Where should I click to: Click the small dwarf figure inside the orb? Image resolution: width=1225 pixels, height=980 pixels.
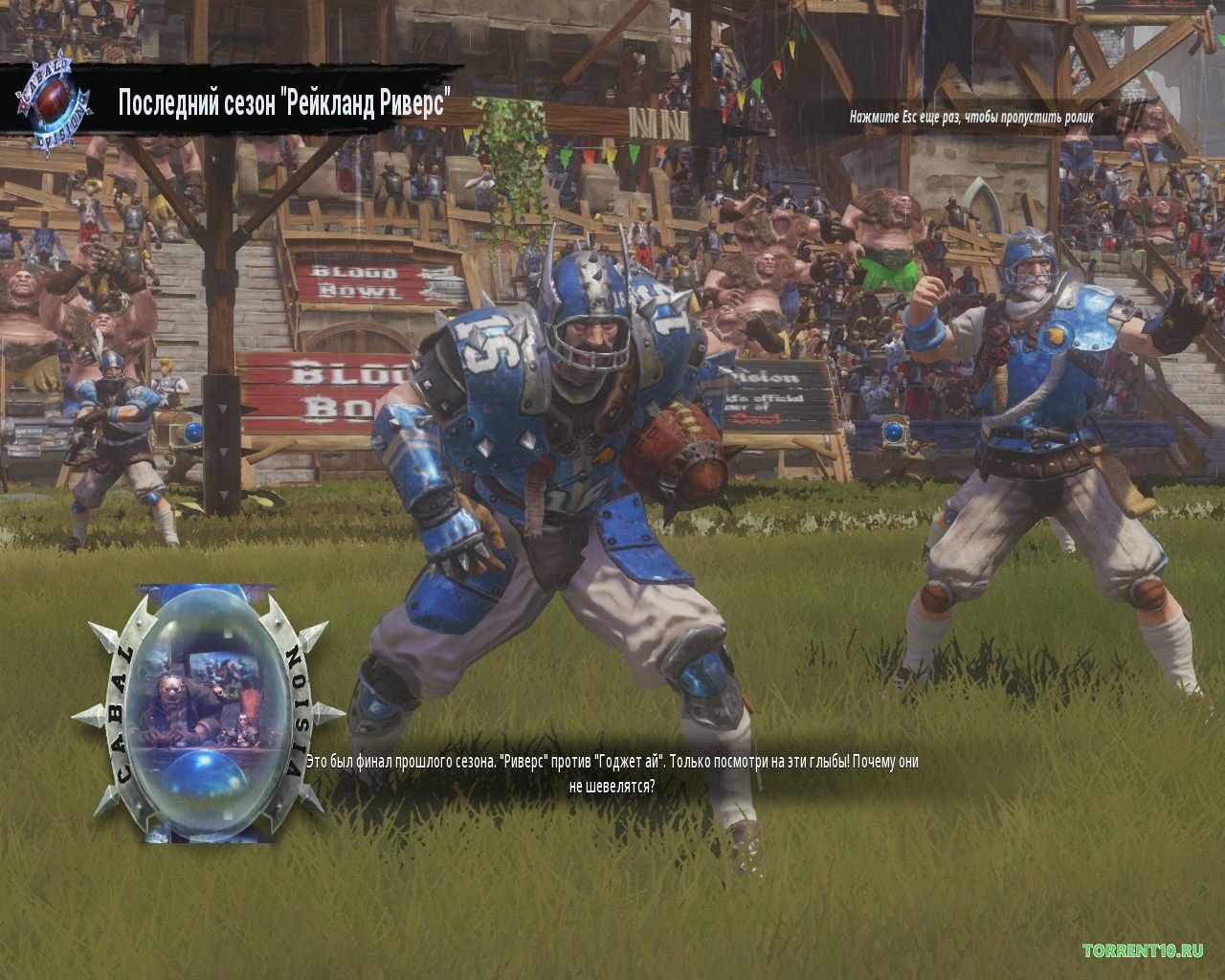(241, 724)
